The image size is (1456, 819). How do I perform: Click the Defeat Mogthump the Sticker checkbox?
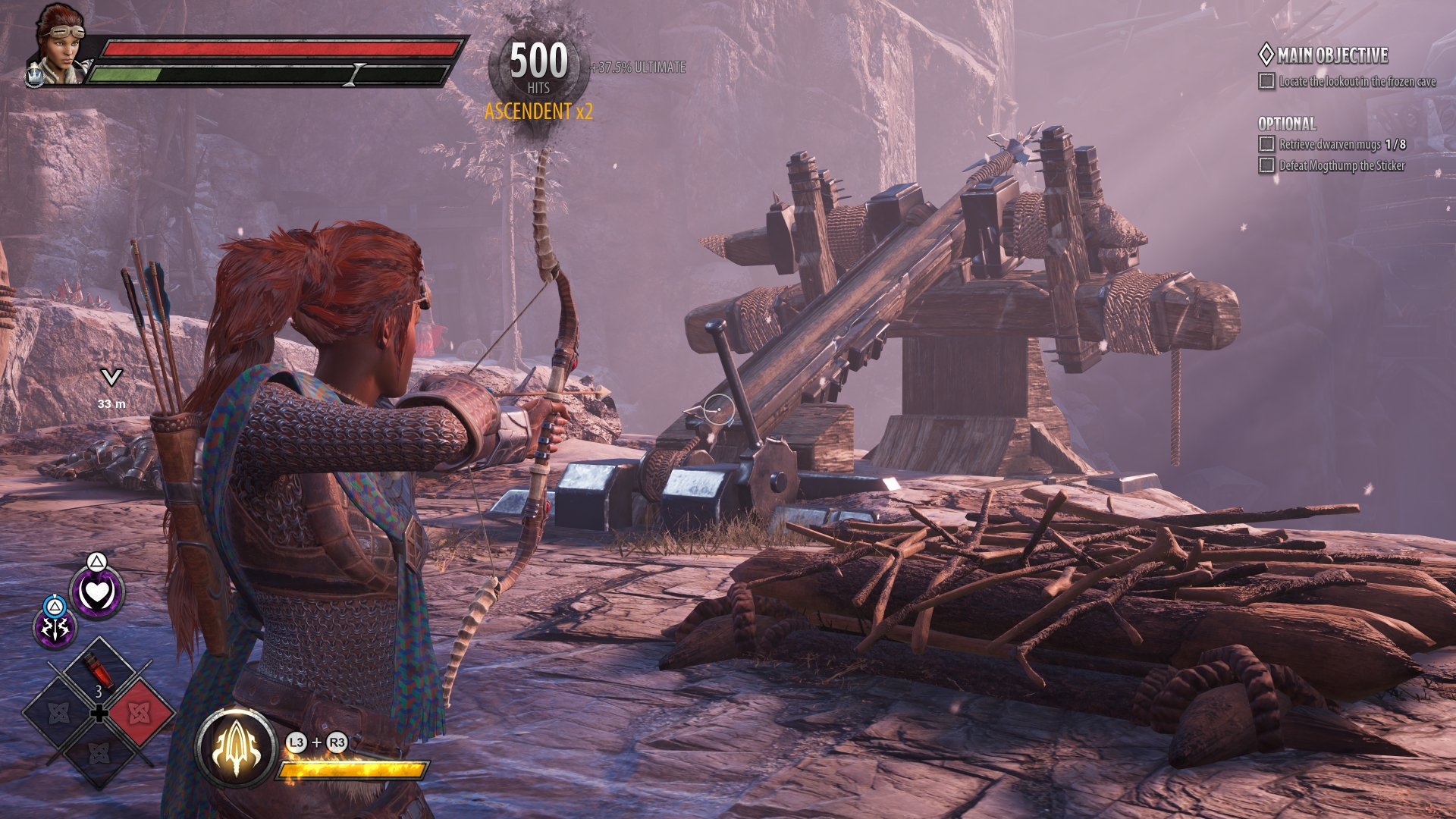1266,165
